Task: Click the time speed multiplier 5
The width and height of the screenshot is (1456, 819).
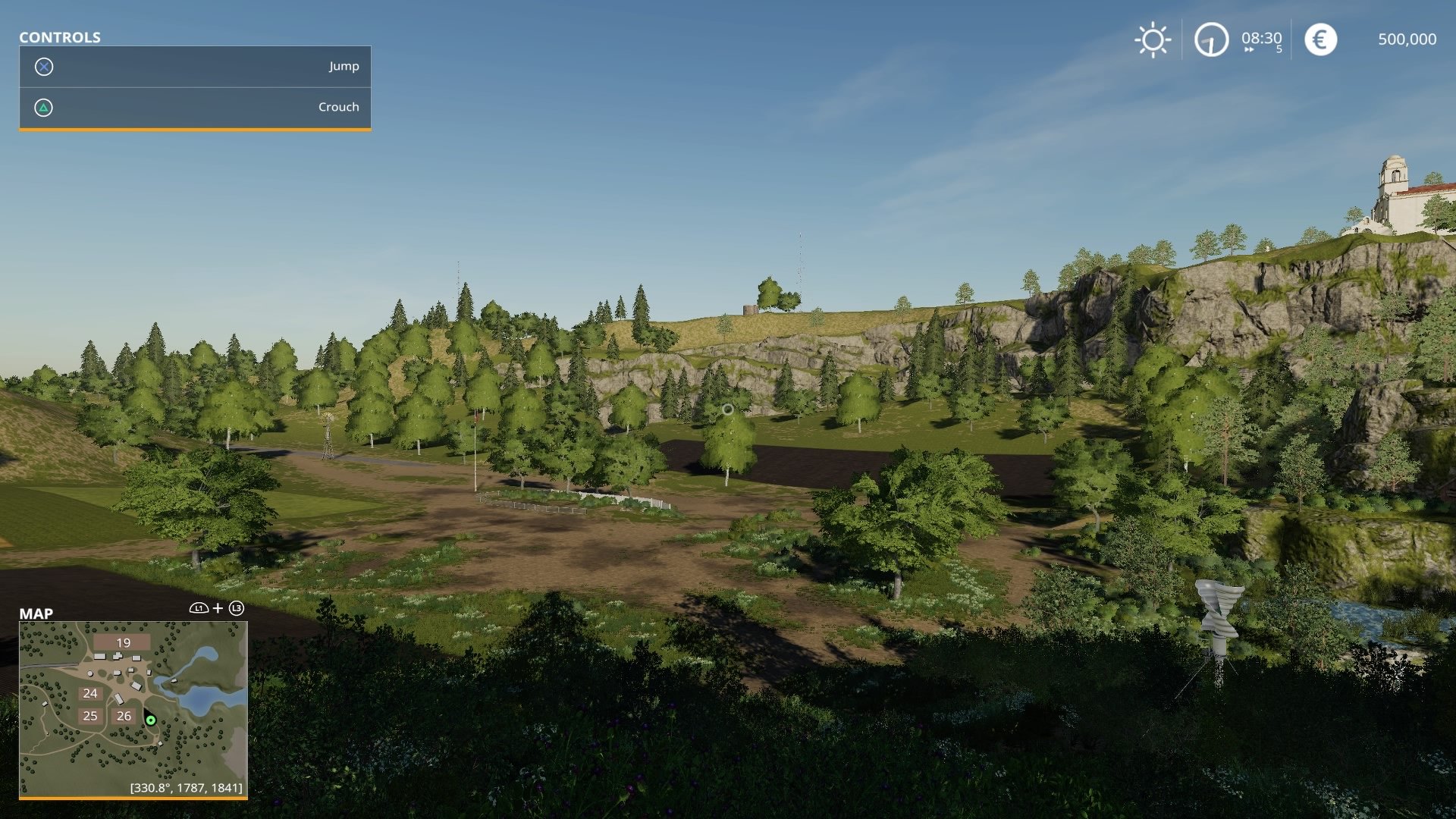Action: coord(1278,49)
